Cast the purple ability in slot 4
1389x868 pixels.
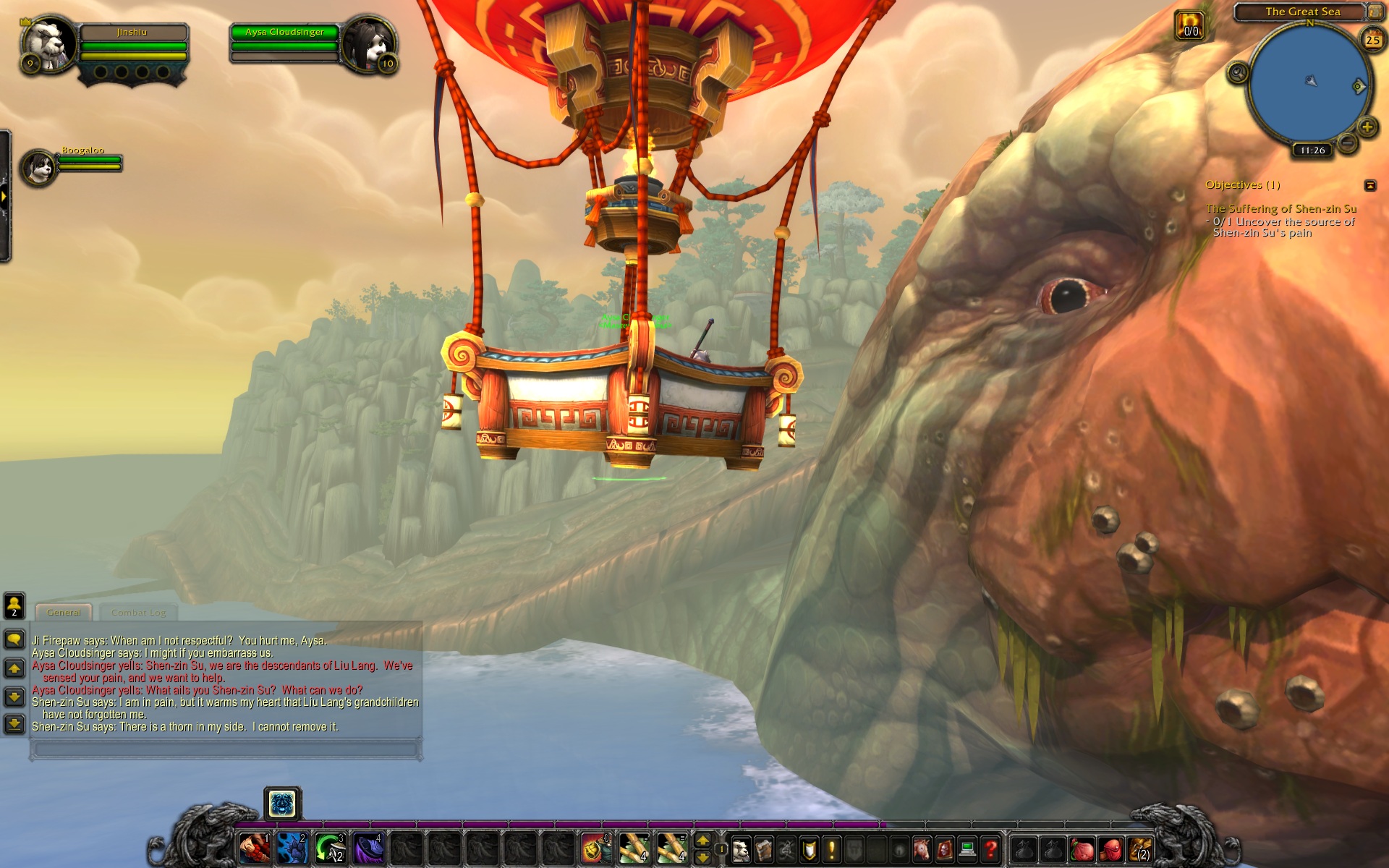click(x=368, y=848)
